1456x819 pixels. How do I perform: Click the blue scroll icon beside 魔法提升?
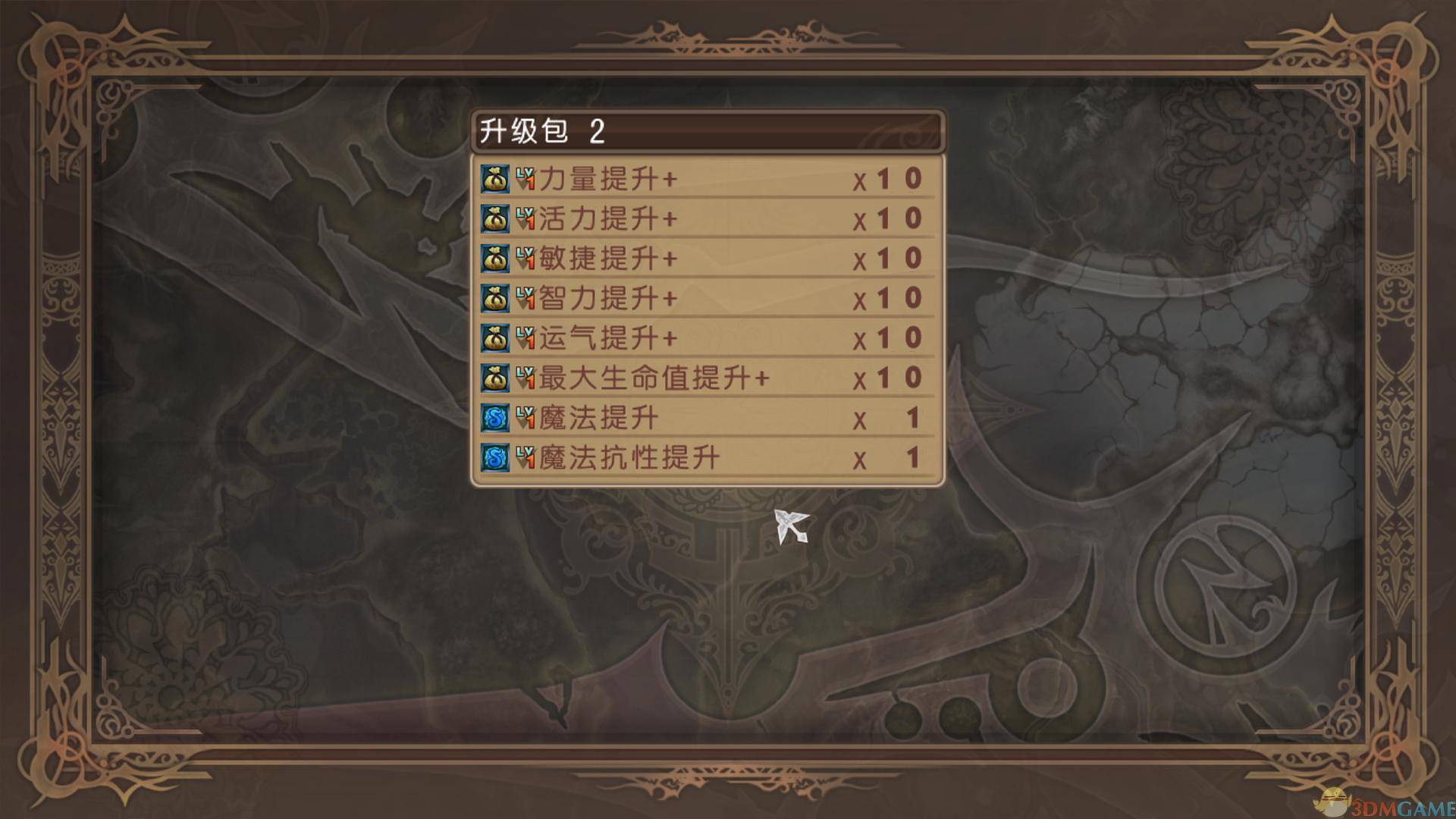click(x=495, y=418)
